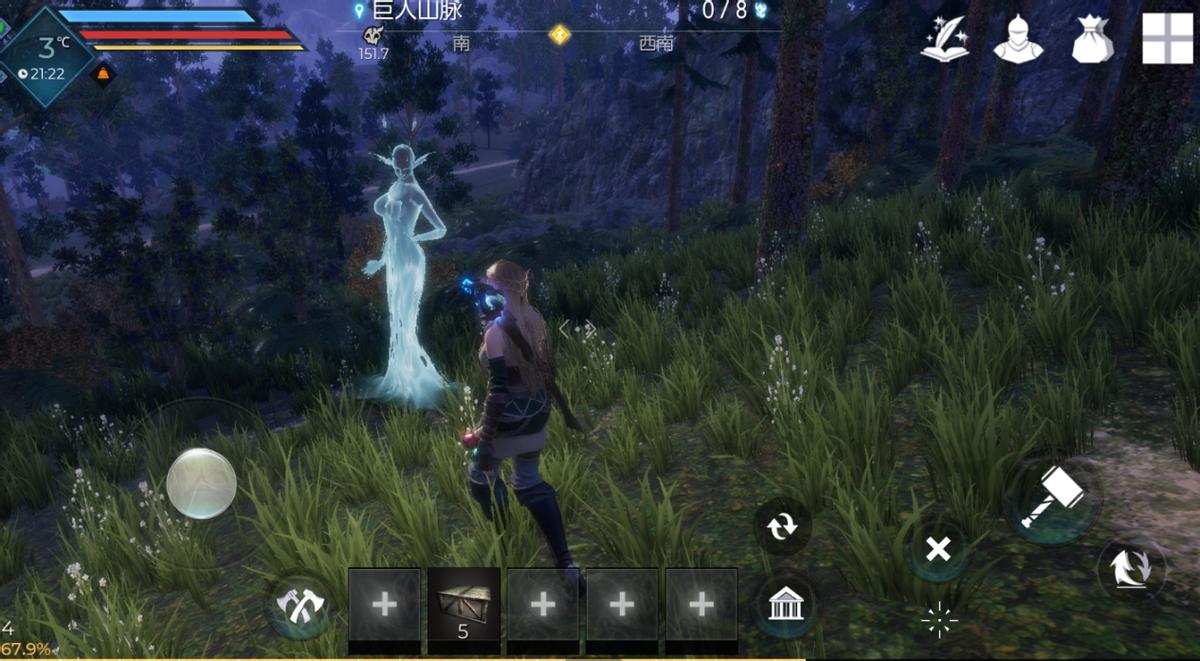Open the journal book and quill icon
The width and height of the screenshot is (1200, 661).
[945, 40]
